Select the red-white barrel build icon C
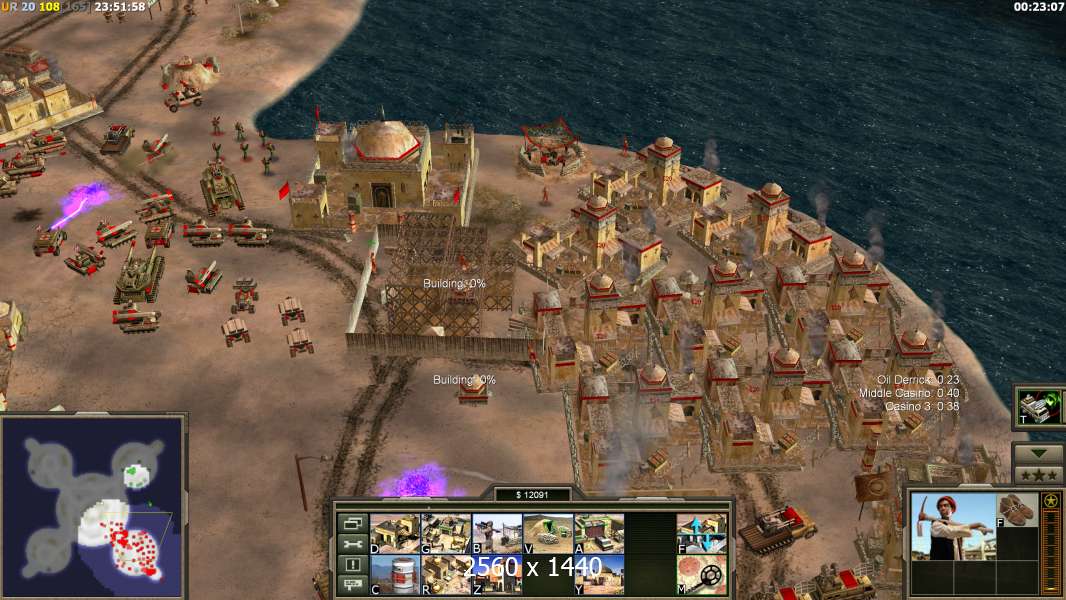1066x600 pixels. (x=395, y=574)
